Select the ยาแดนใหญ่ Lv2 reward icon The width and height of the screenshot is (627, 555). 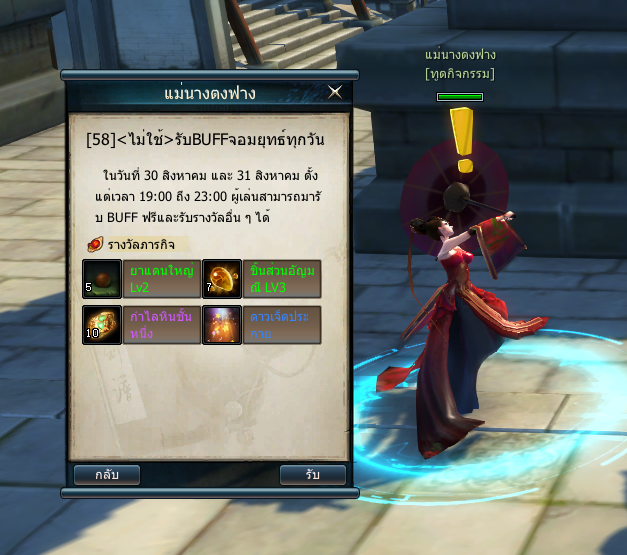102,279
